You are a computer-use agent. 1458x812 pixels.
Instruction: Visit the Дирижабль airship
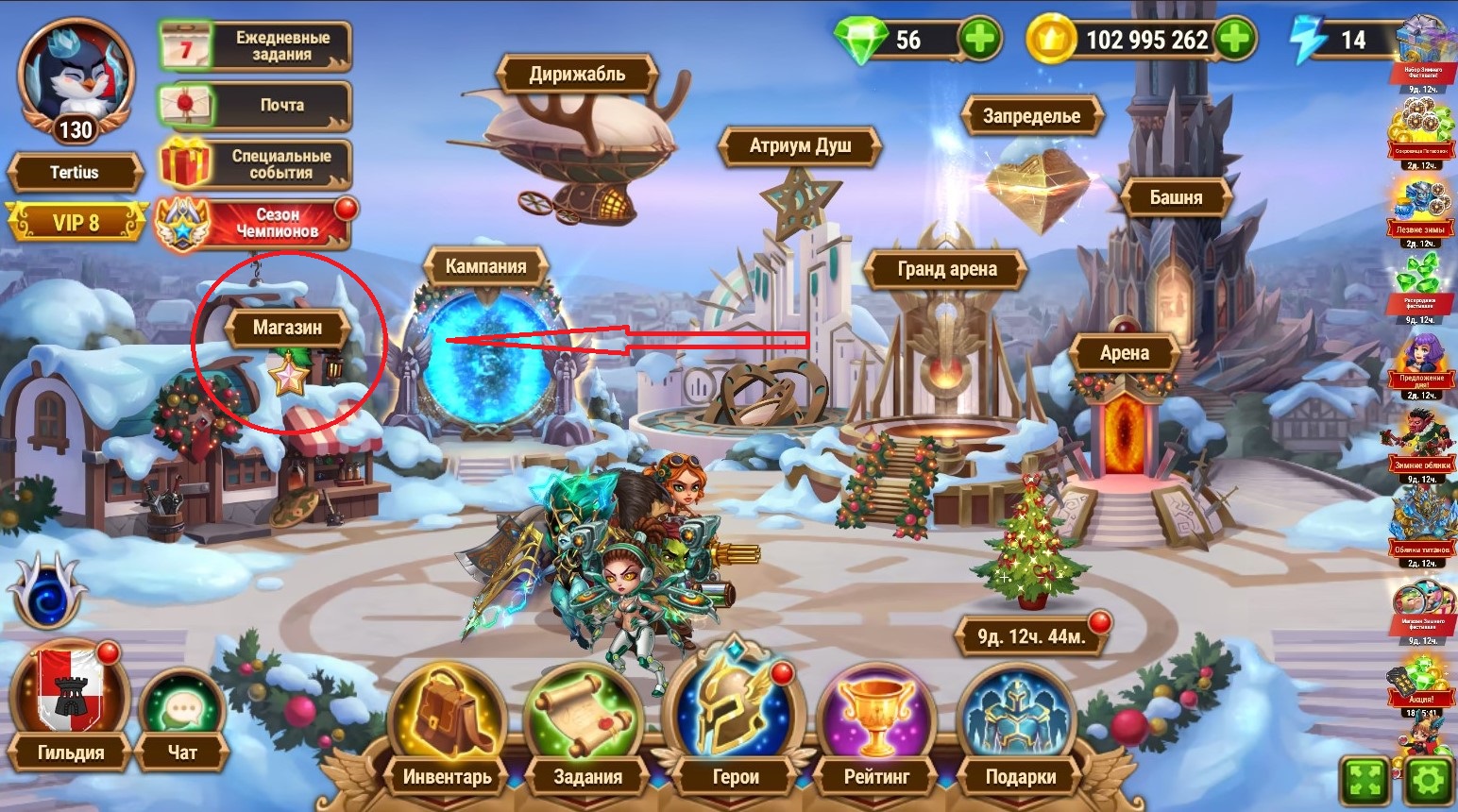[577, 75]
